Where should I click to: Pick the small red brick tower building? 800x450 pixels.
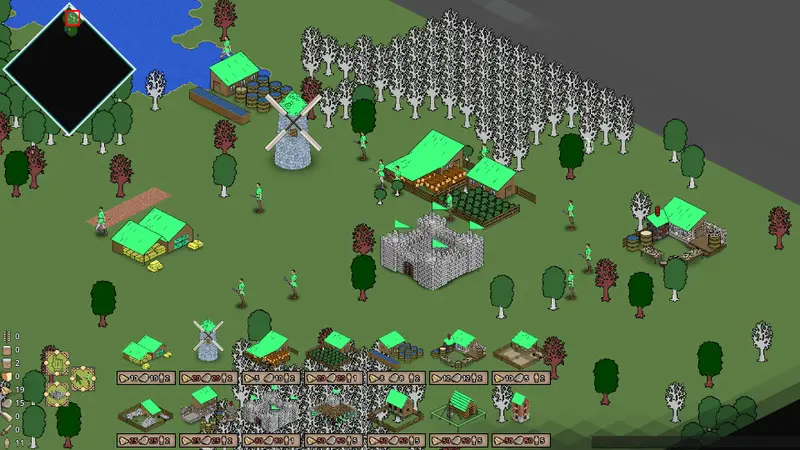518,405
